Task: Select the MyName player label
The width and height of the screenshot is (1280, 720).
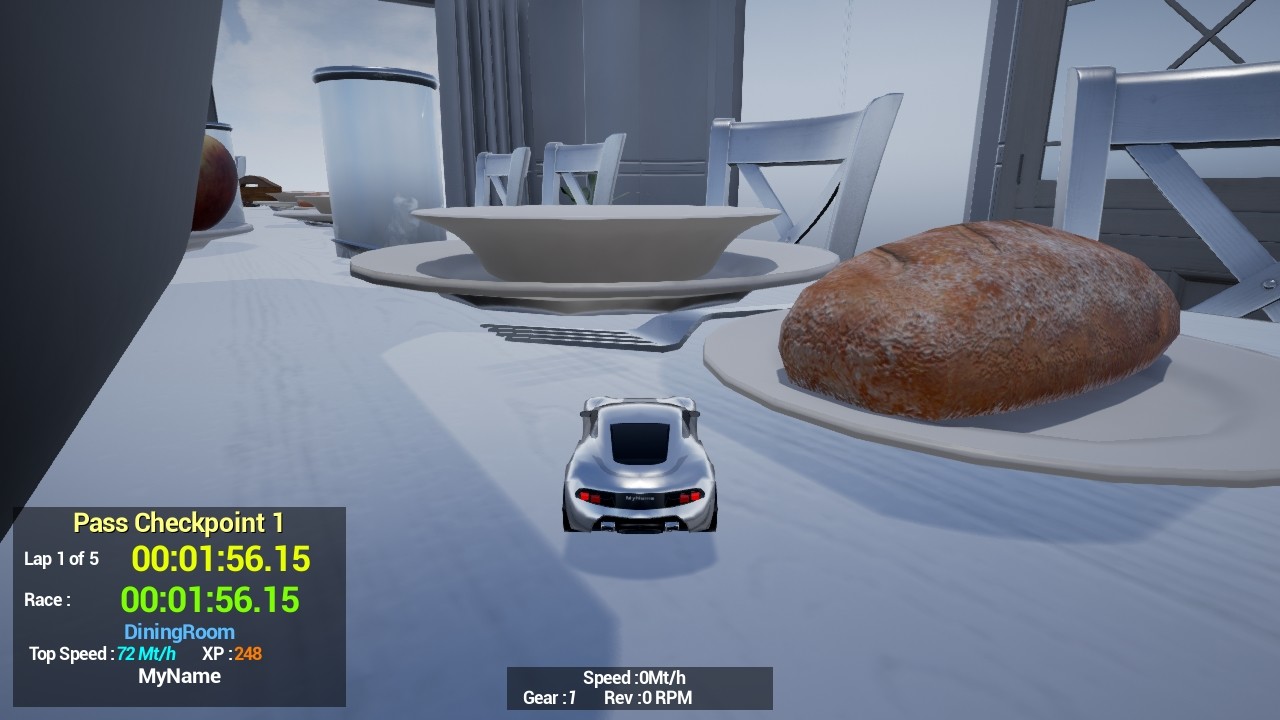Action: pyautogui.click(x=180, y=676)
